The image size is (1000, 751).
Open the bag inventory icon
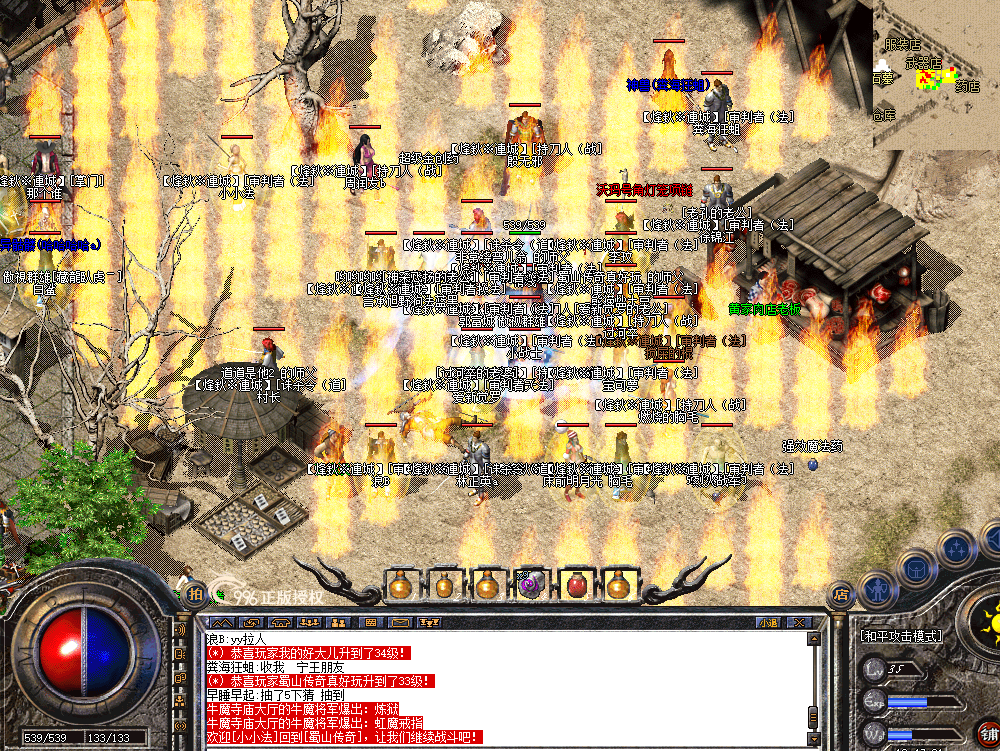pos(915,569)
